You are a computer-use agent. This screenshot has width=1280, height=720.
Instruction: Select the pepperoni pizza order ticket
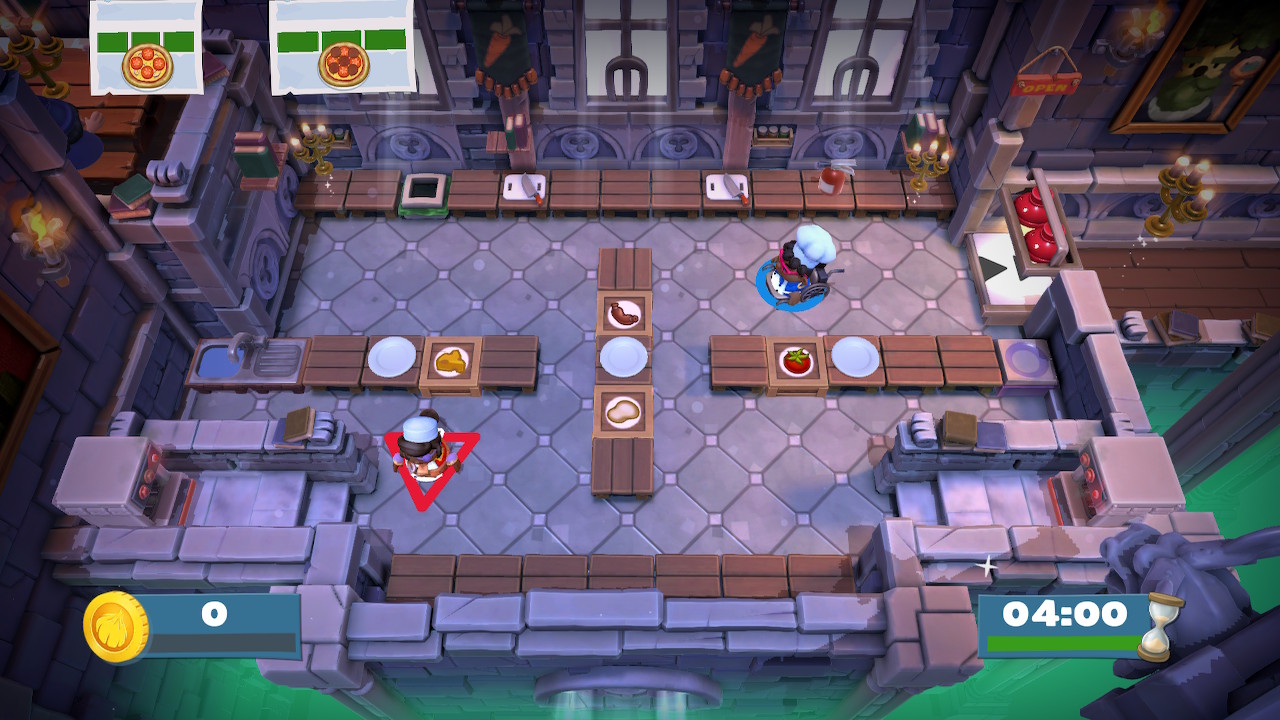[x=342, y=48]
